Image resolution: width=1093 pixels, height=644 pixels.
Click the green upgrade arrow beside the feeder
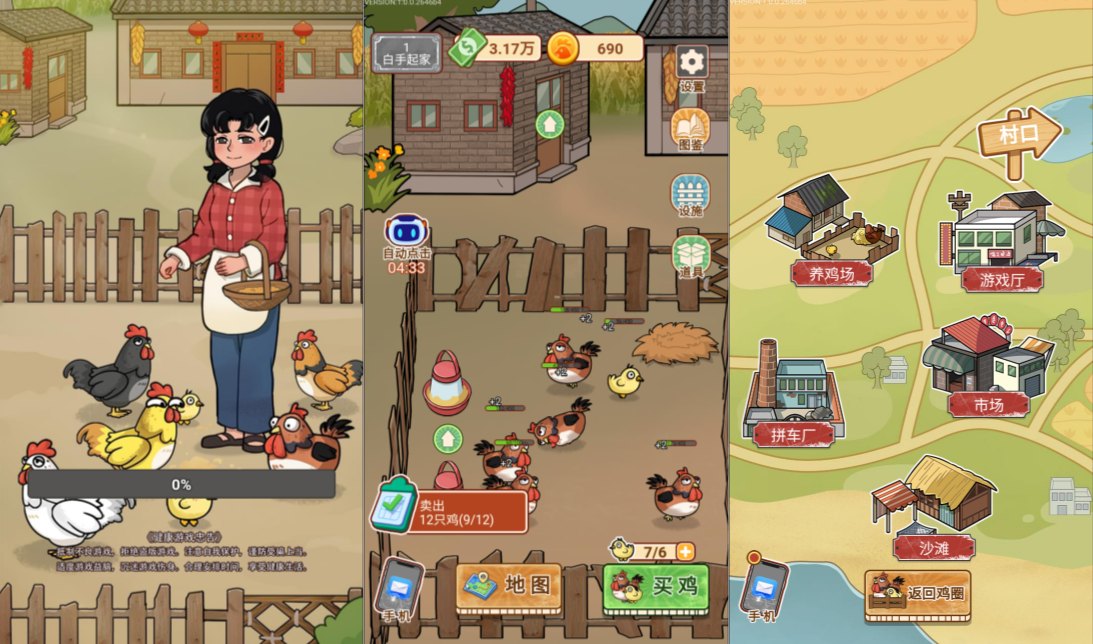pyautogui.click(x=448, y=438)
